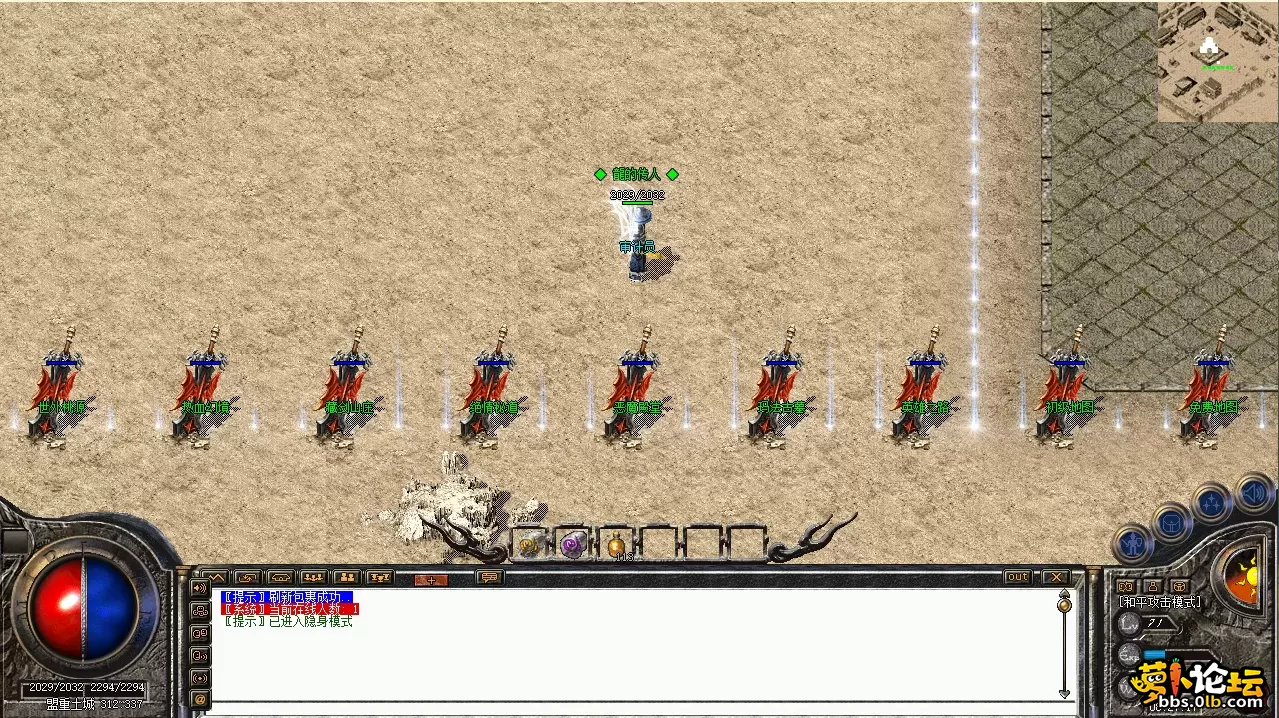This screenshot has height=718, width=1279.
Task: Open the speech bubble chat button
Action: point(489,578)
